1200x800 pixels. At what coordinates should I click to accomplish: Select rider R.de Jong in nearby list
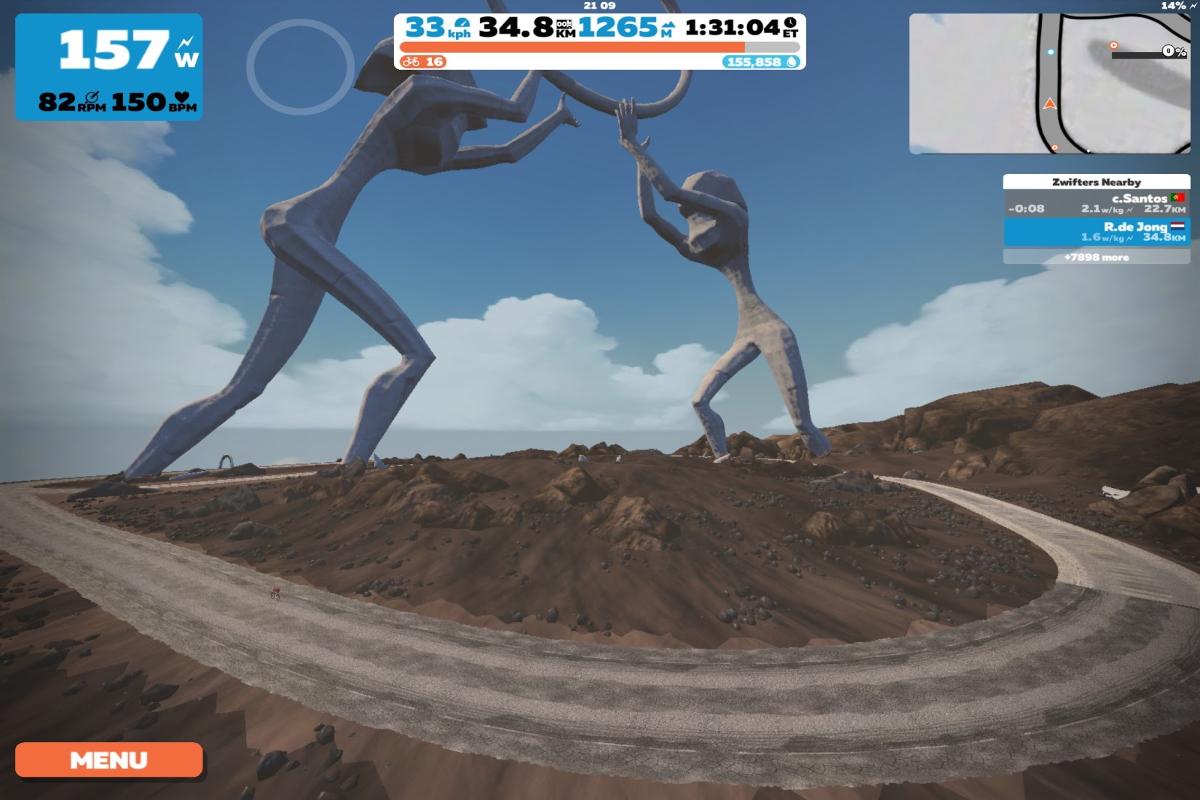coord(1094,232)
